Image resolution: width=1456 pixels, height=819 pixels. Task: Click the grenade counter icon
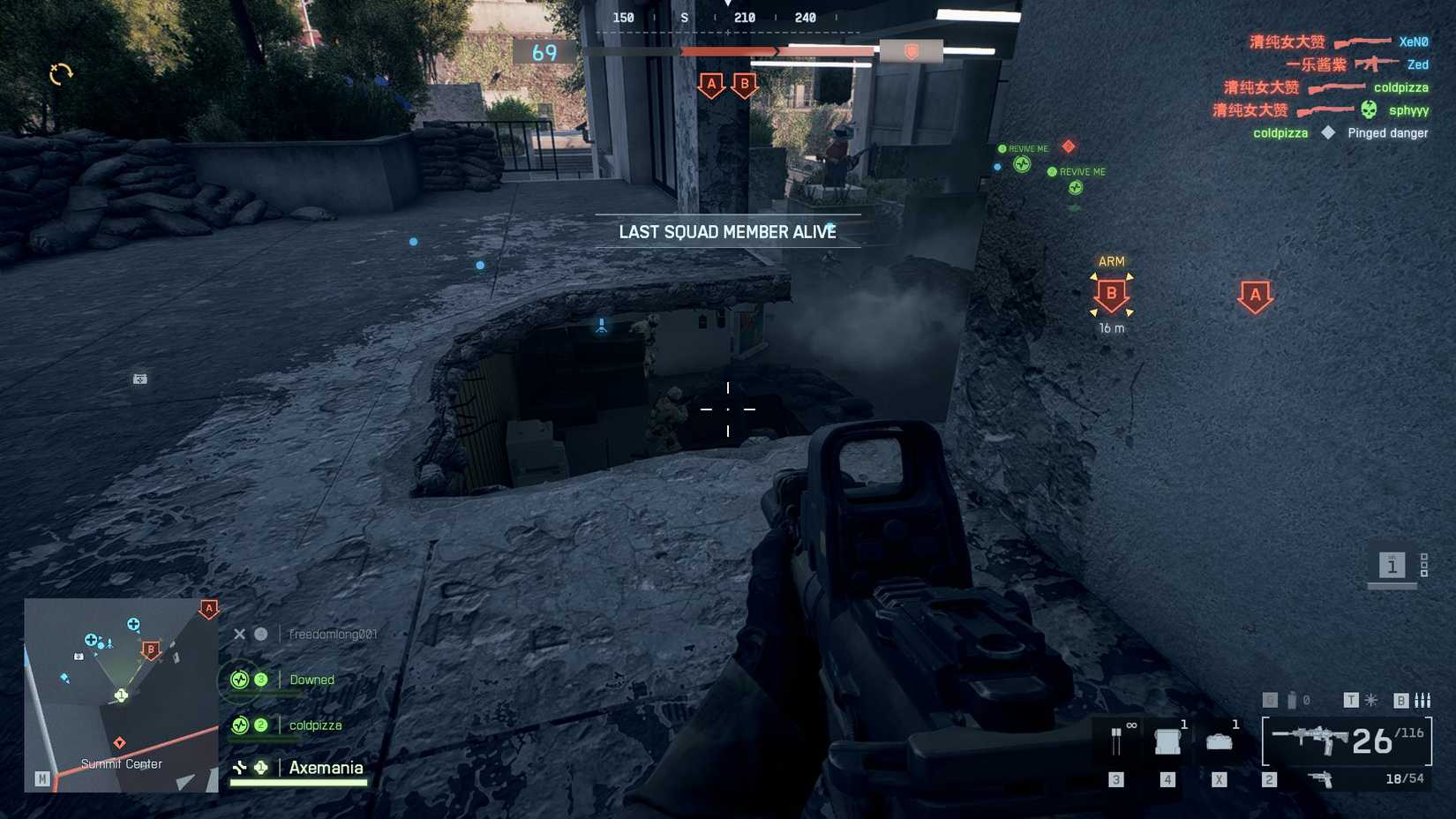coord(1290,700)
